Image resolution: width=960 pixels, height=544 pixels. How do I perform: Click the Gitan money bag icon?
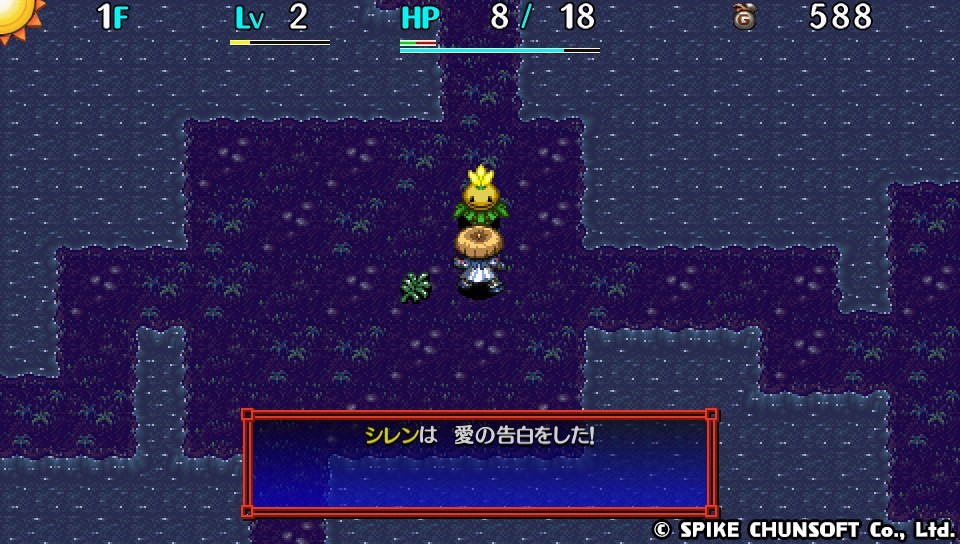point(744,17)
